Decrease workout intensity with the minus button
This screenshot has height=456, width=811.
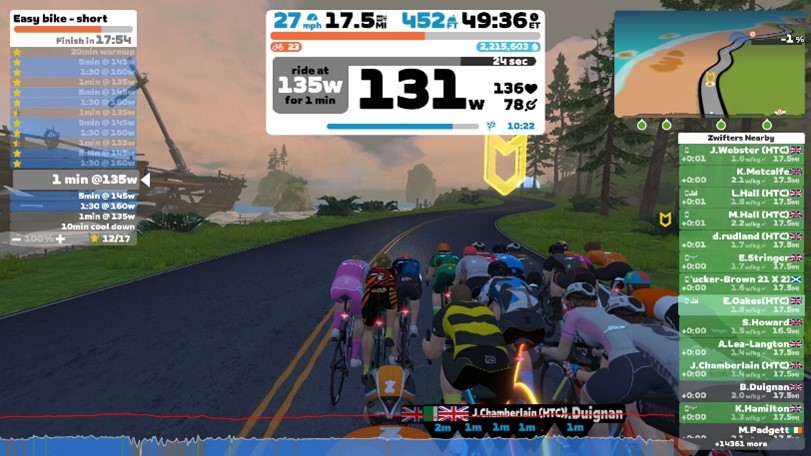16,239
